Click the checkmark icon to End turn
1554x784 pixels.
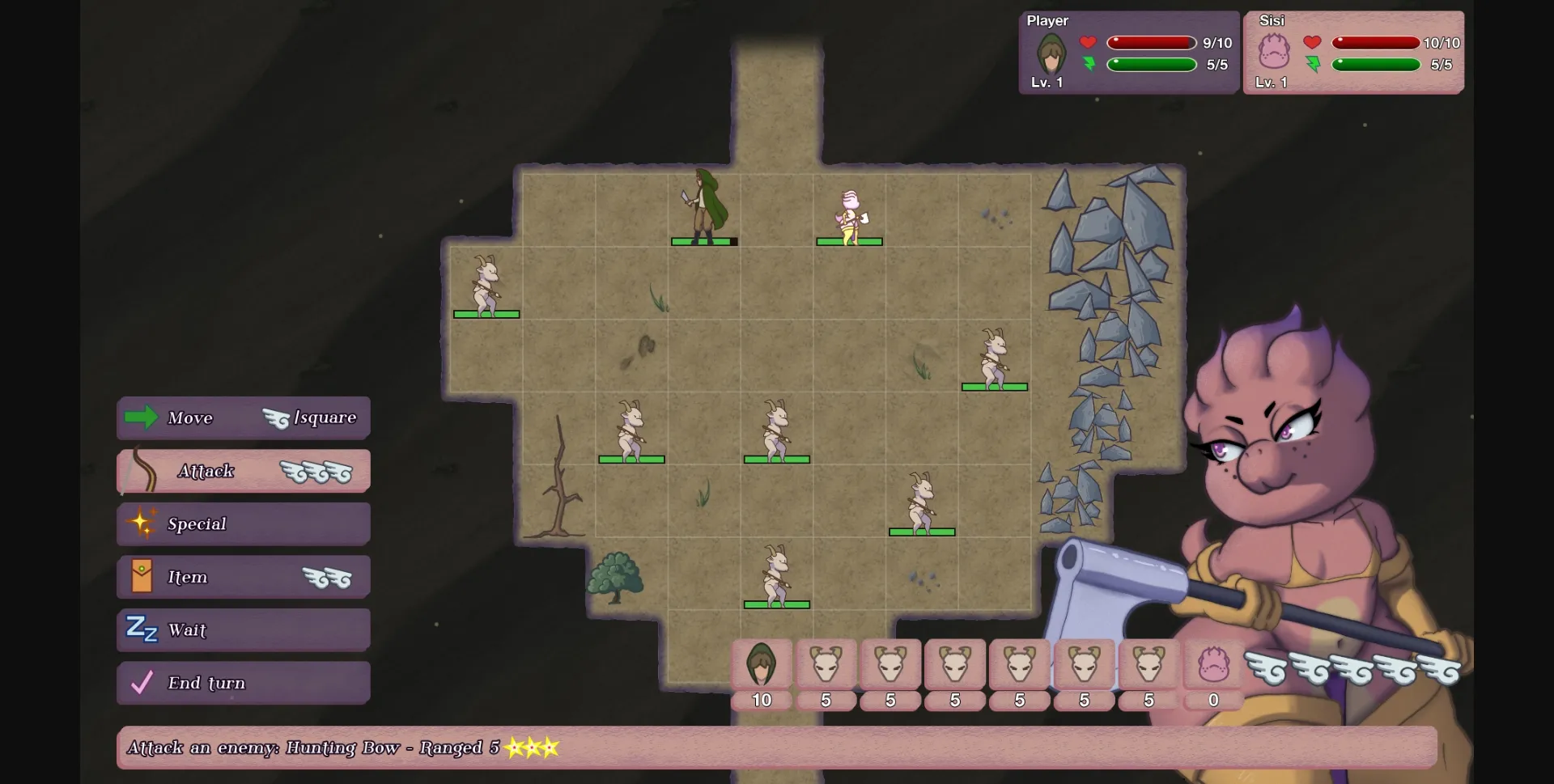[x=140, y=682]
